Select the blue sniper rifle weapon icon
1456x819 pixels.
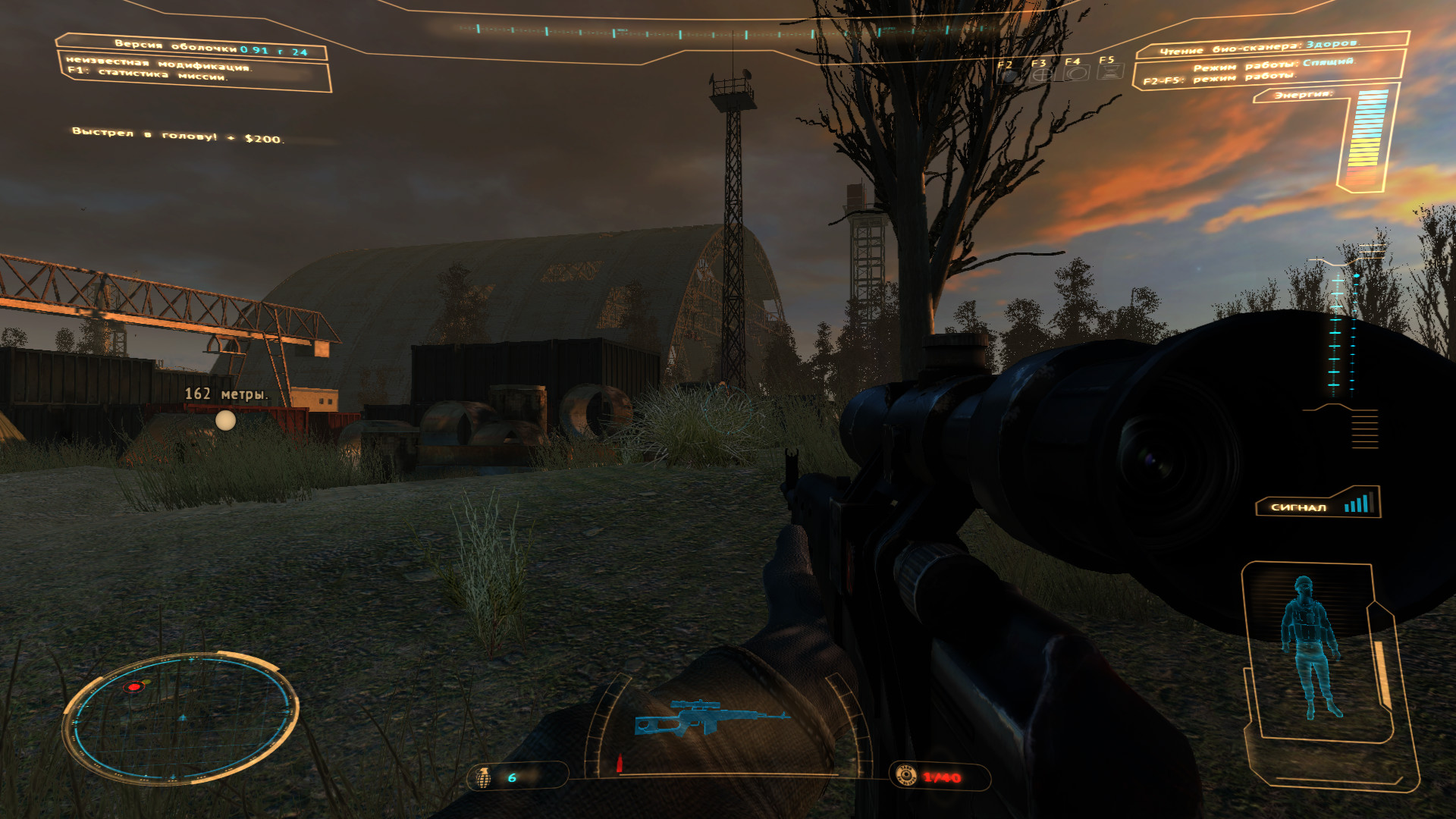coord(711,717)
